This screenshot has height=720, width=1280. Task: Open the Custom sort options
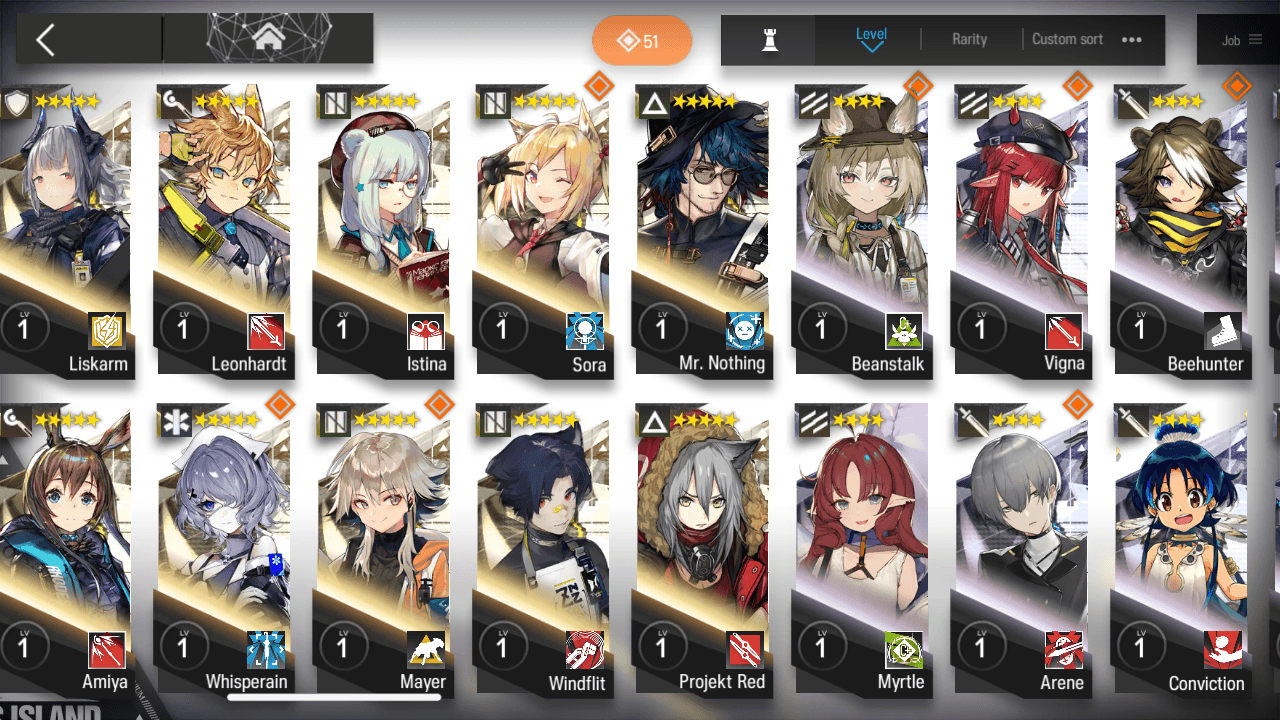[x=1086, y=39]
